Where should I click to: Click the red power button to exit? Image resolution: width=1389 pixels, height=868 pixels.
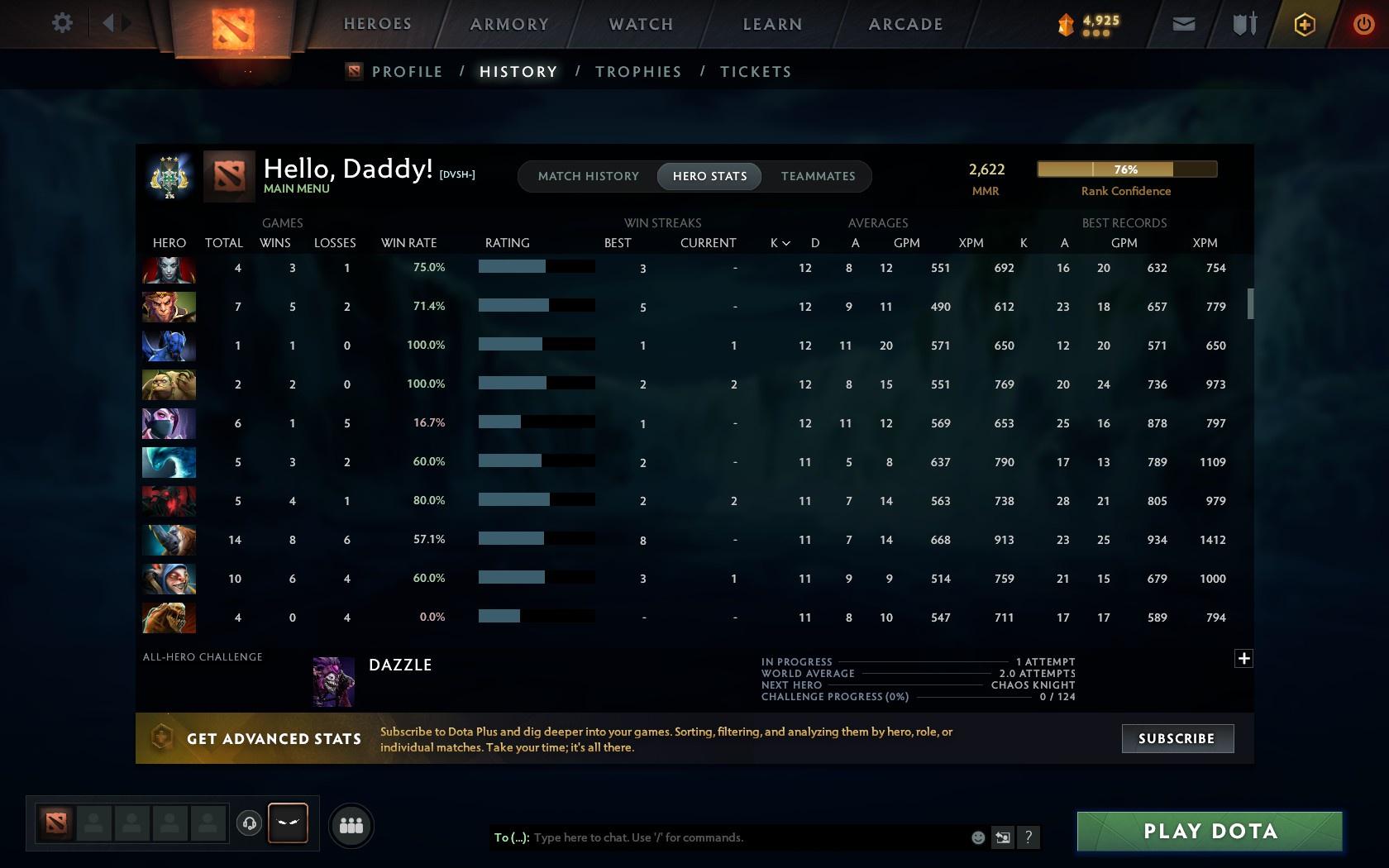[1363, 24]
